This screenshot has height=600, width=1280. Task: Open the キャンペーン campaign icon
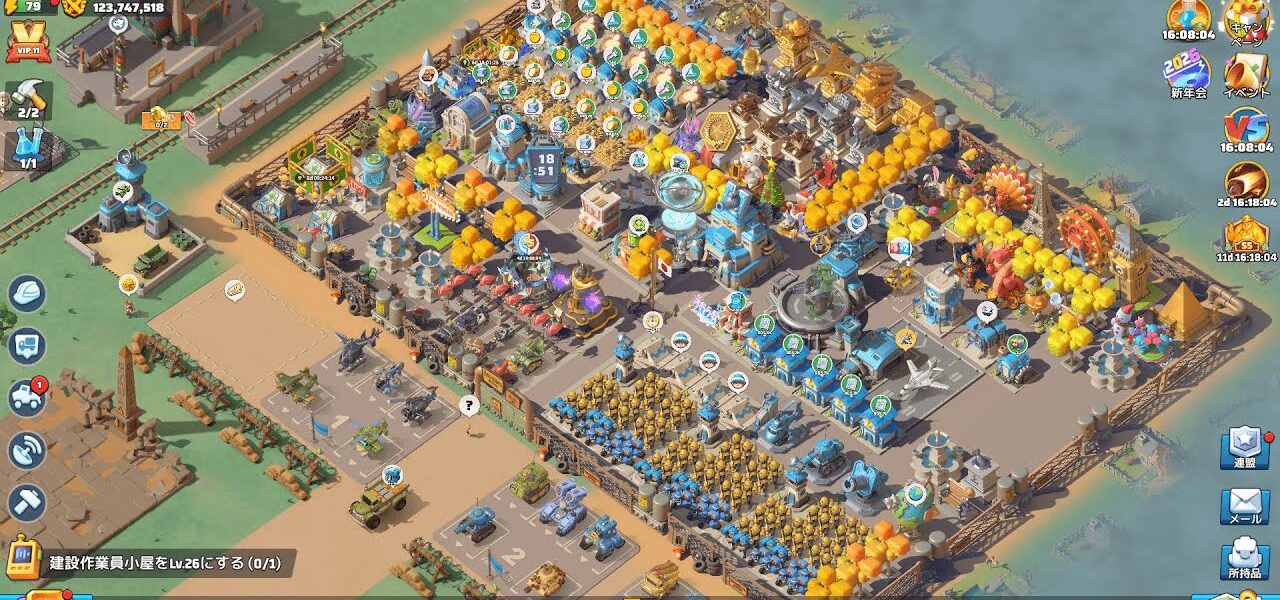click(x=1246, y=20)
